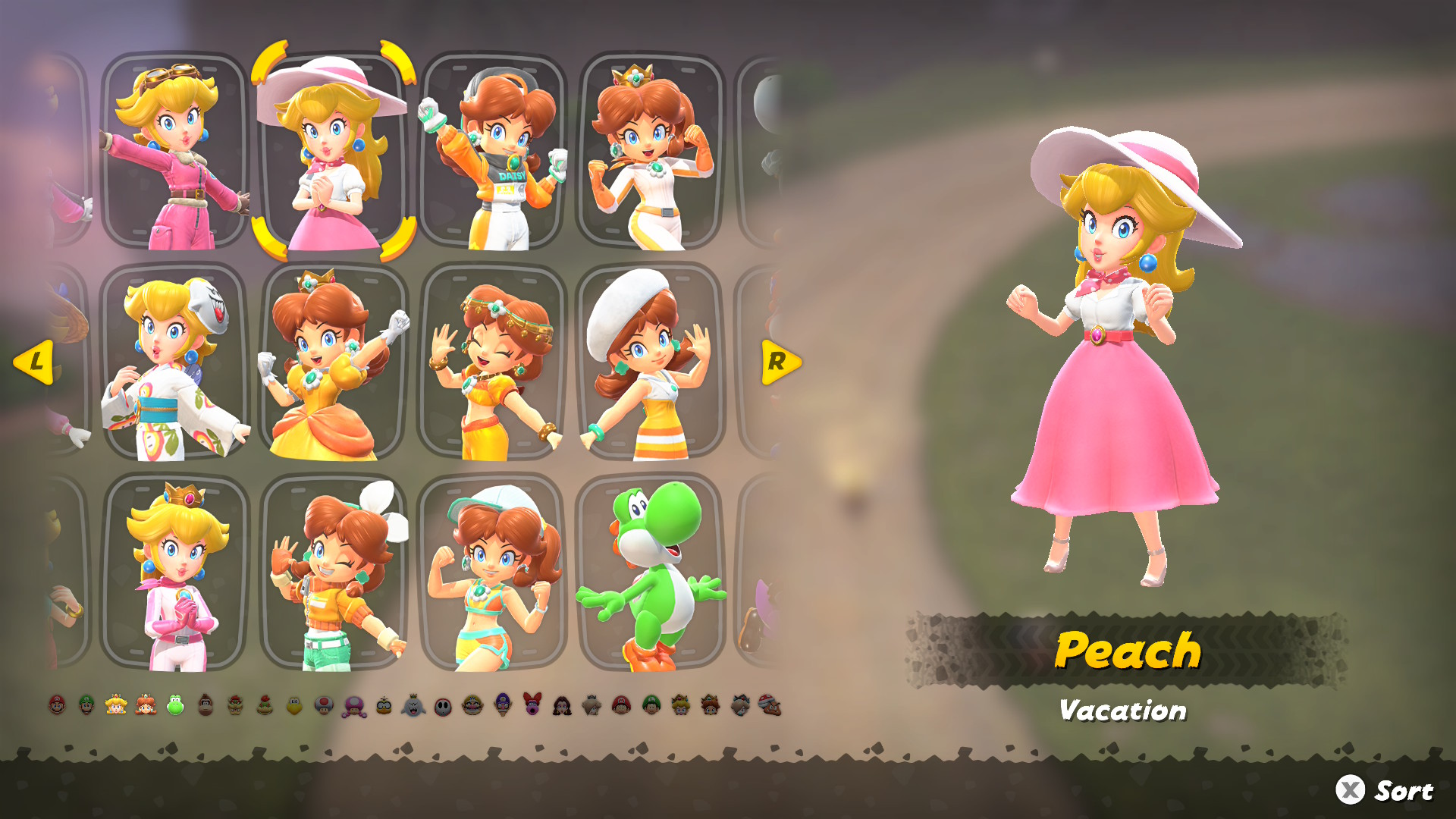Click the Donkey Kong head icon

(206, 705)
